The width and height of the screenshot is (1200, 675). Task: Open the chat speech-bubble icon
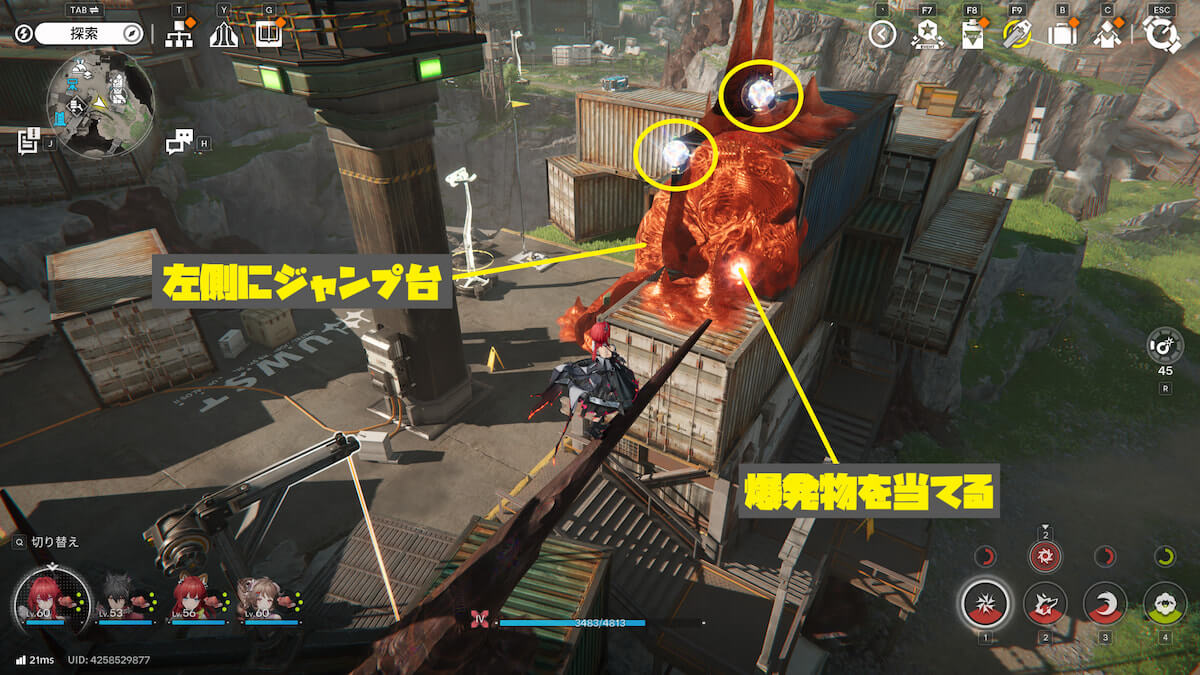(x=180, y=143)
